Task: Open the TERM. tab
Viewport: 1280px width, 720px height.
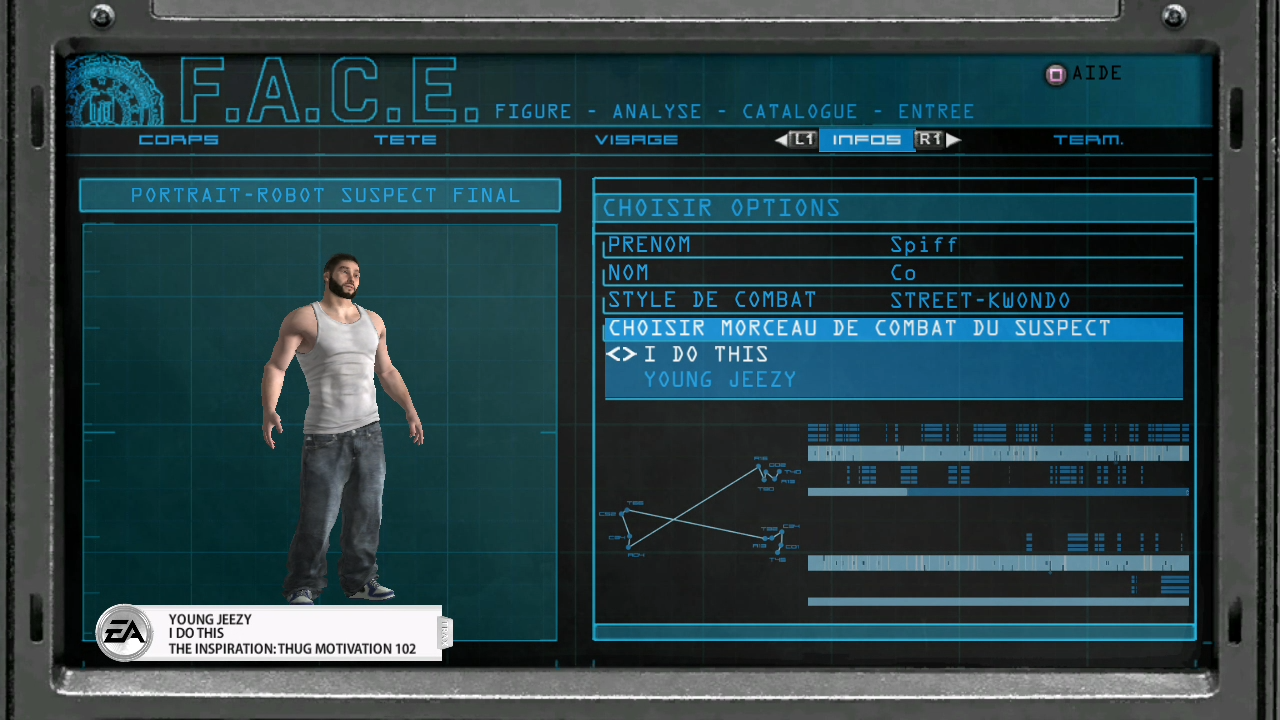Action: [x=1088, y=140]
